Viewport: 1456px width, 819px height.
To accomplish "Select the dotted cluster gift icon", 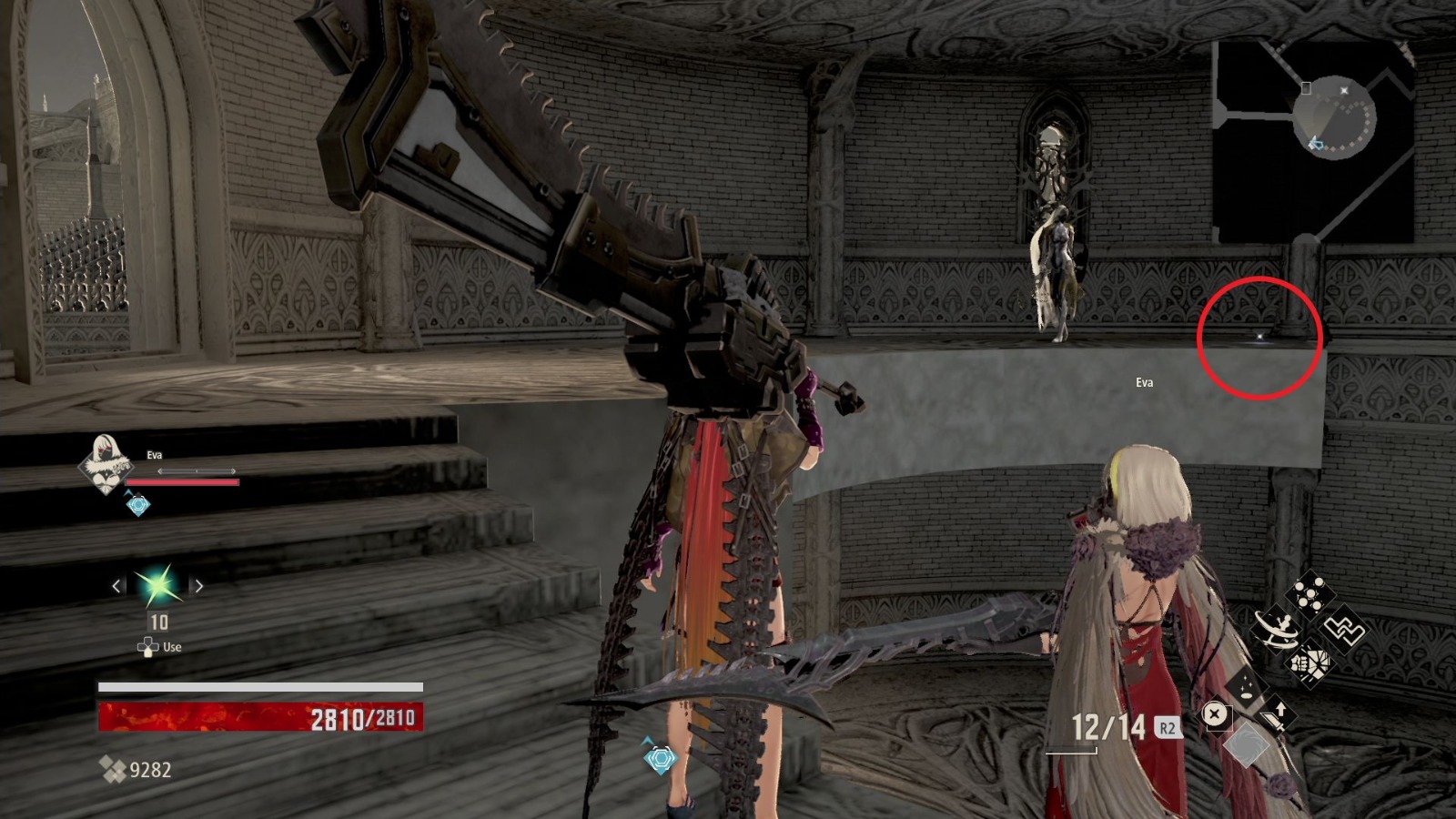I will point(1308,594).
